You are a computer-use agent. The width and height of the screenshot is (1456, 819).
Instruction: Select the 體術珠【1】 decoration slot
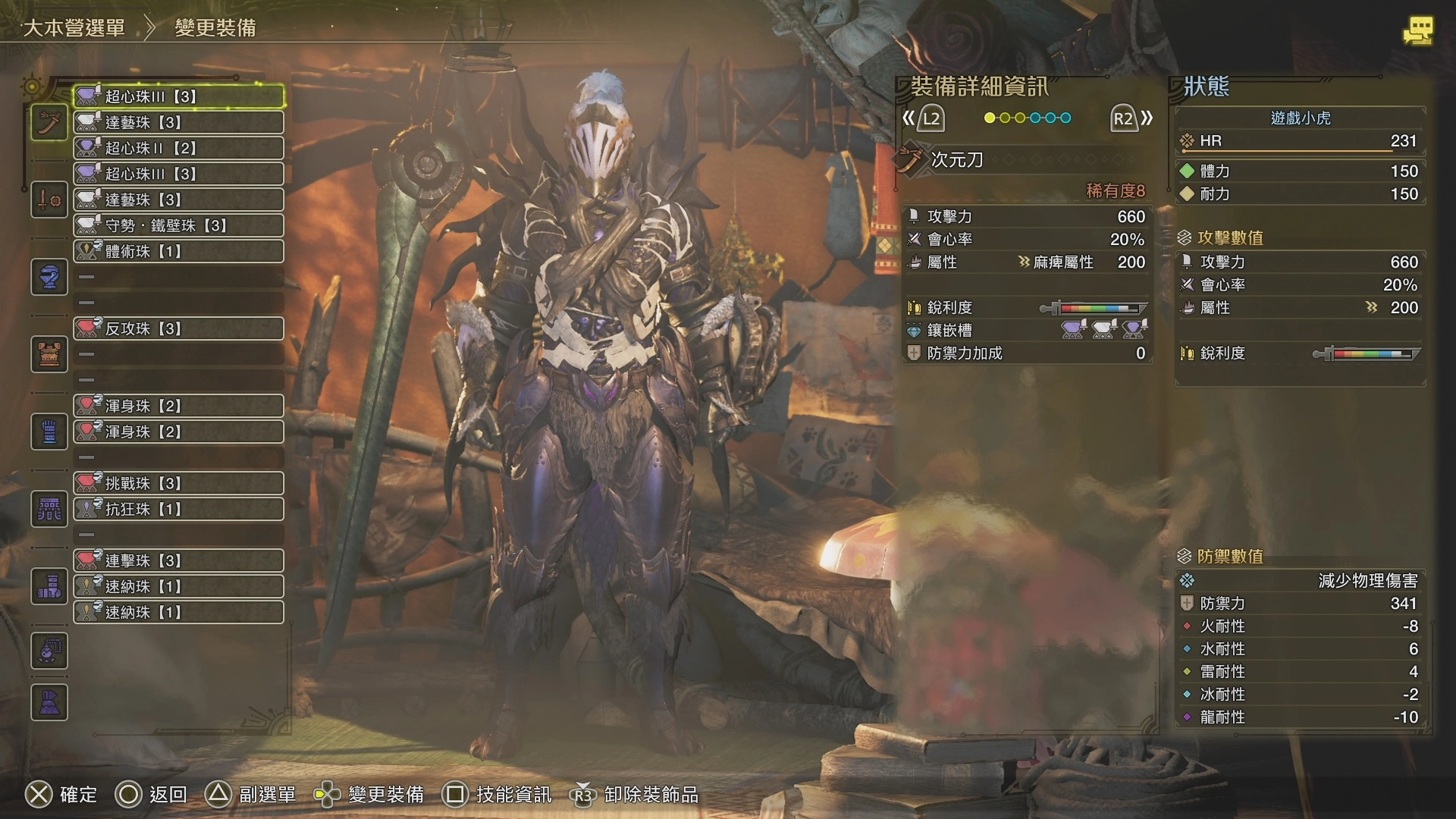pyautogui.click(x=179, y=251)
